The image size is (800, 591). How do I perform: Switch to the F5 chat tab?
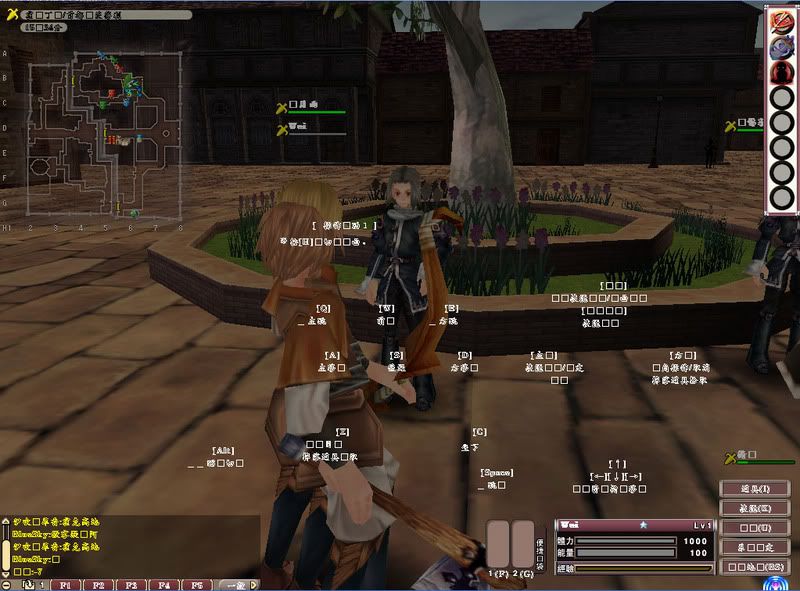coord(198,584)
